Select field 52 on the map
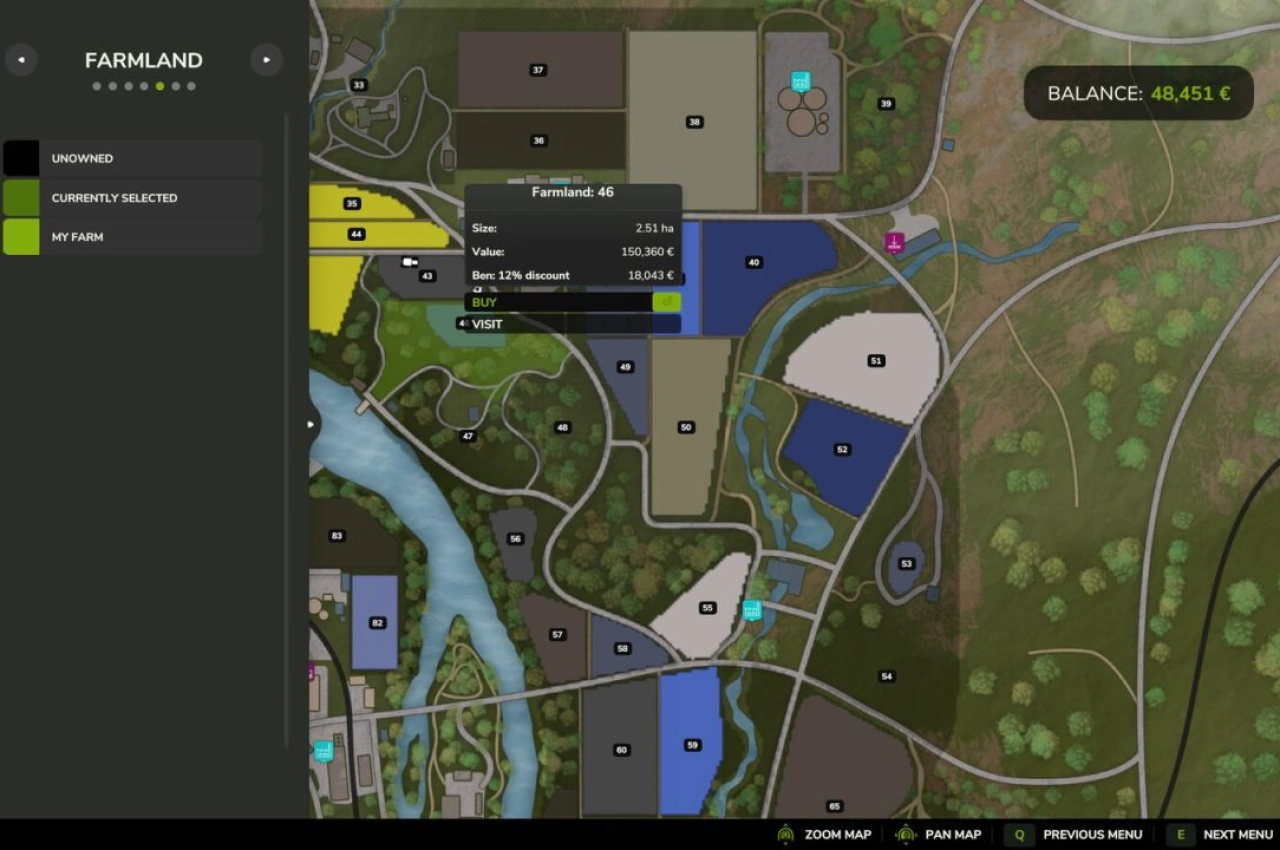This screenshot has height=850, width=1280. 840,449
